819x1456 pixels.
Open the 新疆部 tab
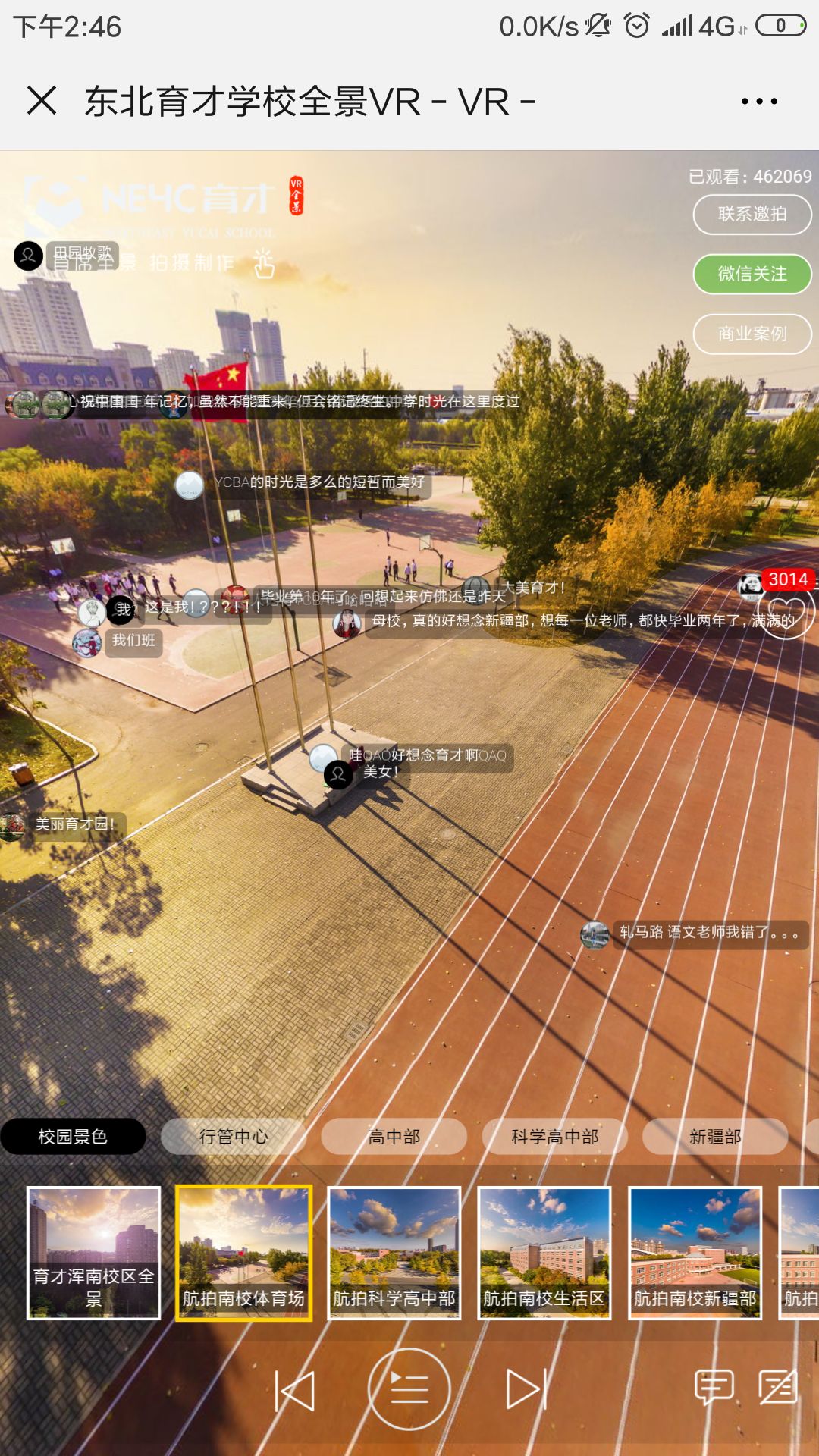[x=715, y=1137]
